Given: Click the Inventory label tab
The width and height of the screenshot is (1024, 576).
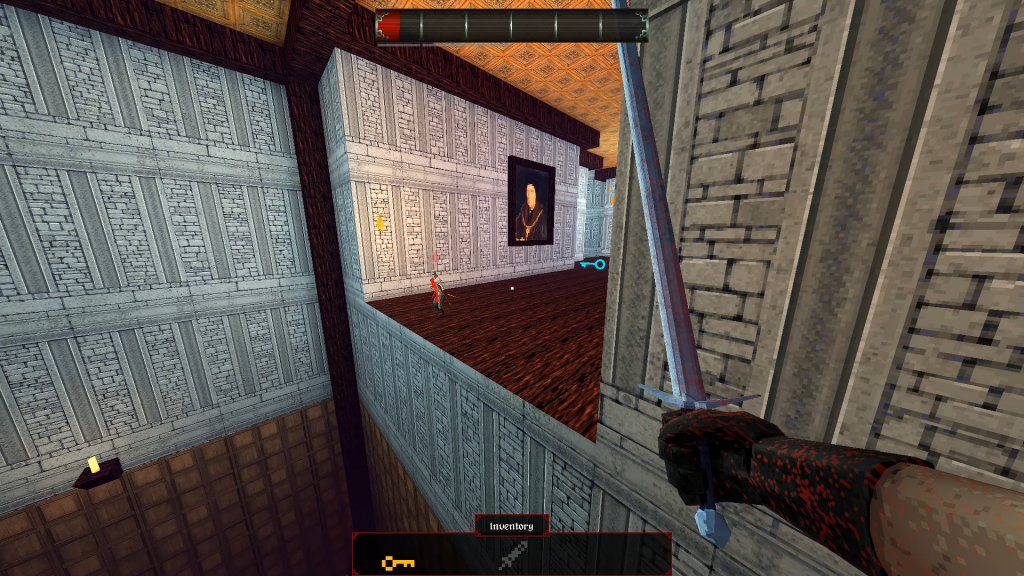Looking at the screenshot, I should (511, 526).
